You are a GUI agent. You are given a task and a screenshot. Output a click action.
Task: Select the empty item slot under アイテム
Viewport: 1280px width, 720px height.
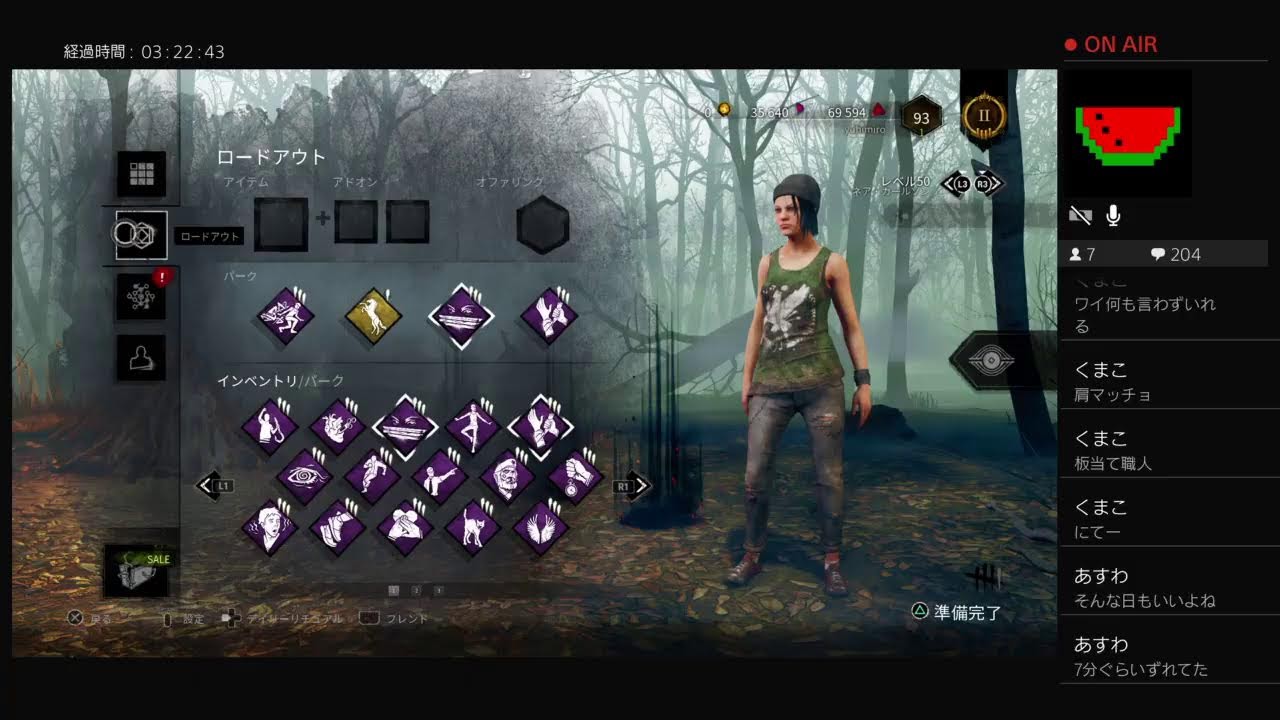[280, 223]
